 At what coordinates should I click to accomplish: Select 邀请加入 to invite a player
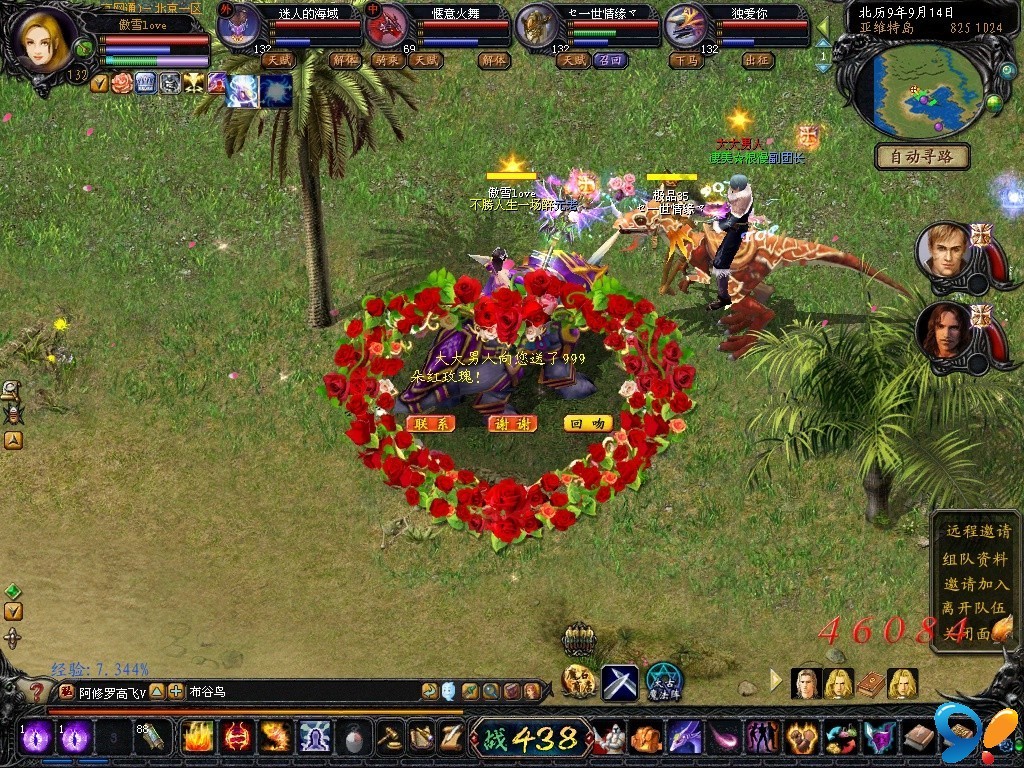click(x=976, y=584)
